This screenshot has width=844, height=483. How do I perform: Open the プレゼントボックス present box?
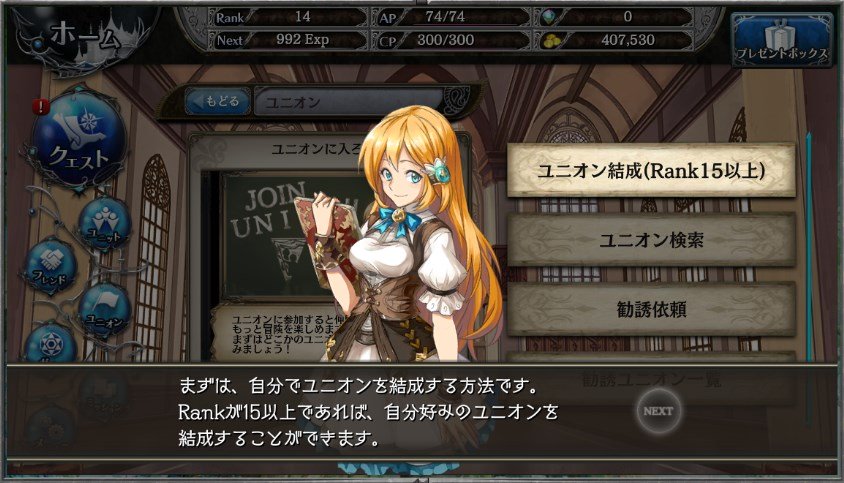[781, 40]
